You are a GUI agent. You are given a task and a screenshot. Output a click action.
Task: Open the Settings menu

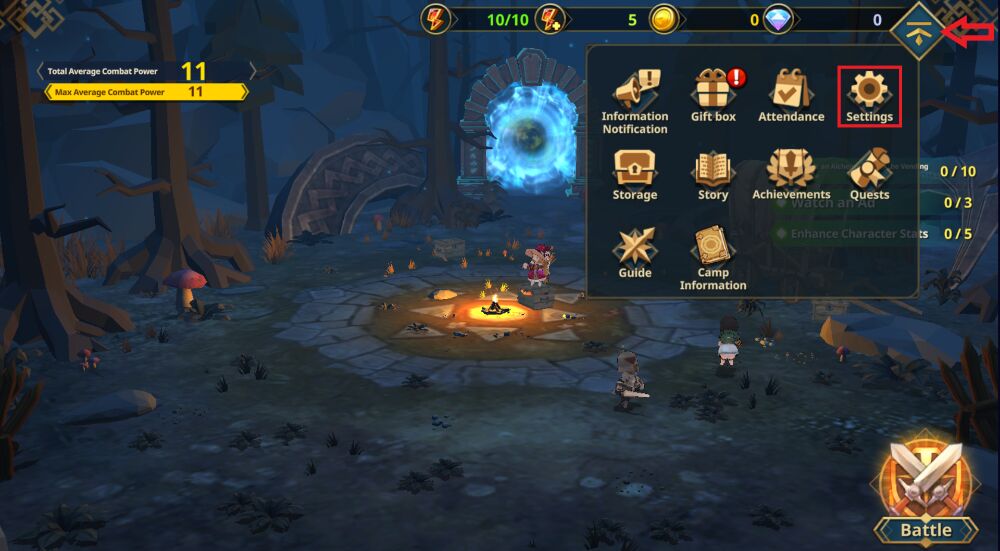[869, 96]
